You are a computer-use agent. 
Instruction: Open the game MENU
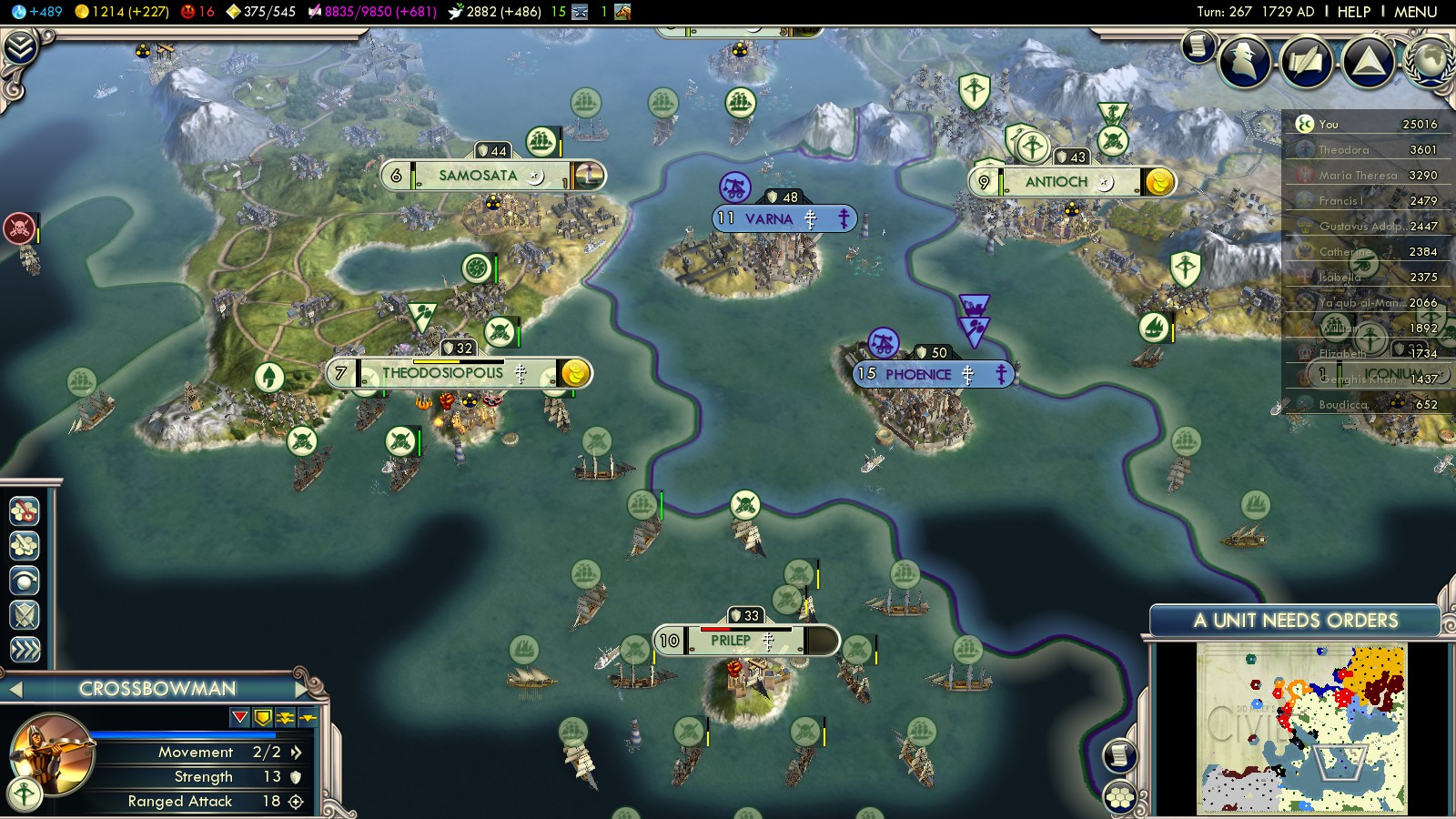click(1415, 12)
